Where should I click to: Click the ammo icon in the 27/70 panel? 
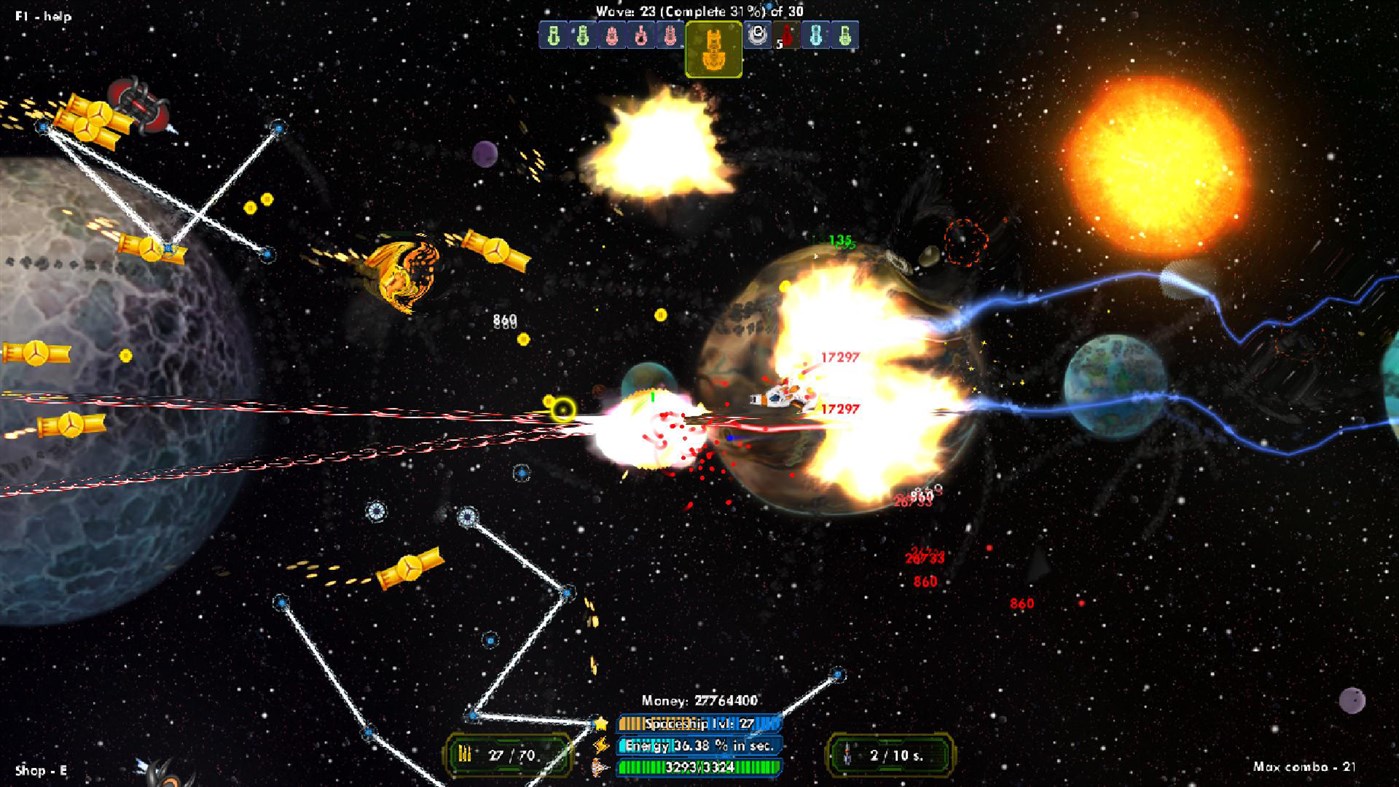[x=464, y=755]
